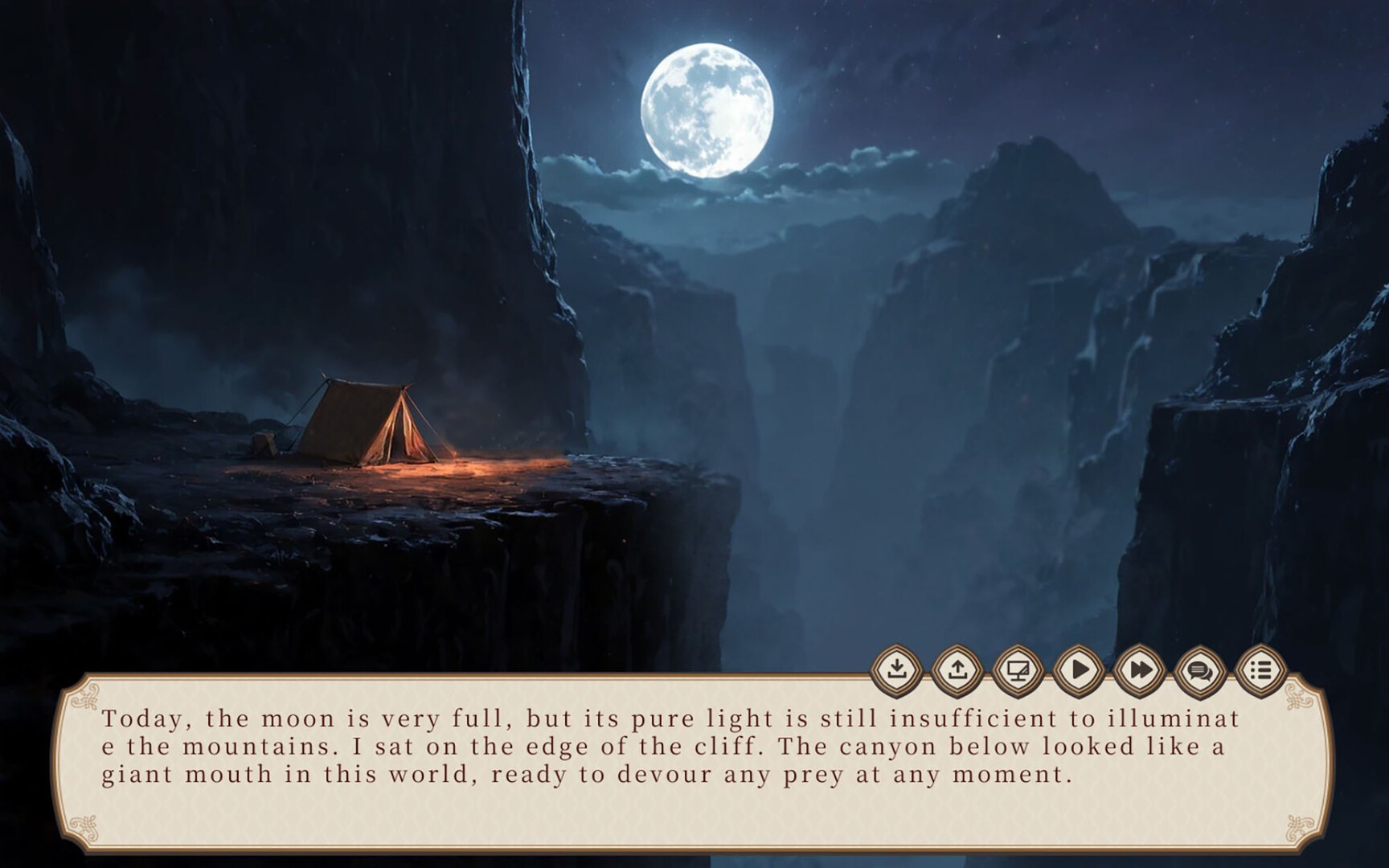Click the save icon with downward arrow
The image size is (1389, 868).
coord(897,669)
